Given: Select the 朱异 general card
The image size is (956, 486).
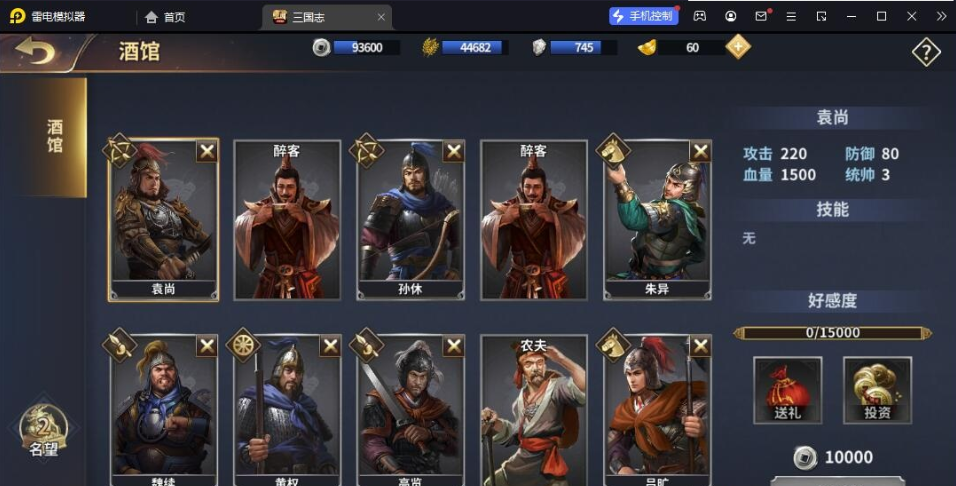Looking at the screenshot, I should (657, 220).
